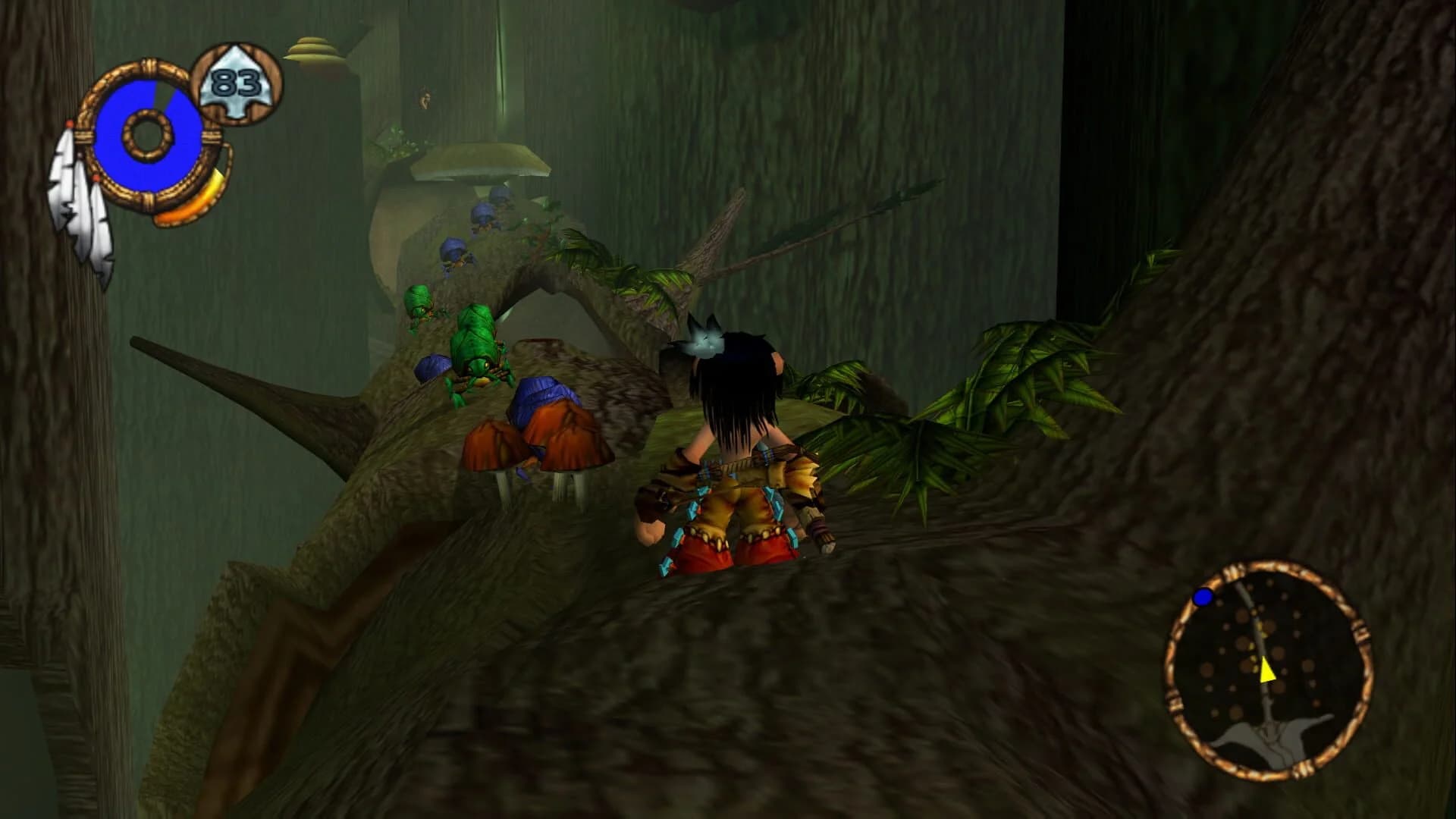Select the player character standing on the branch
Screen dimensions: 1456x819
(x=736, y=455)
